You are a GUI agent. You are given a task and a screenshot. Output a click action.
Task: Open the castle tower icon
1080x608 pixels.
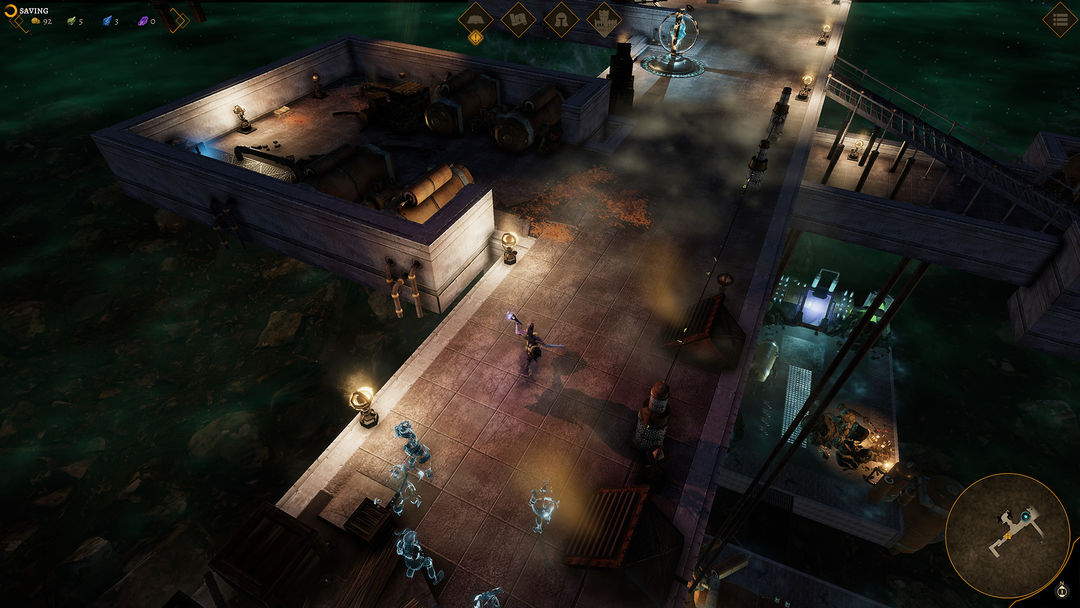click(603, 19)
